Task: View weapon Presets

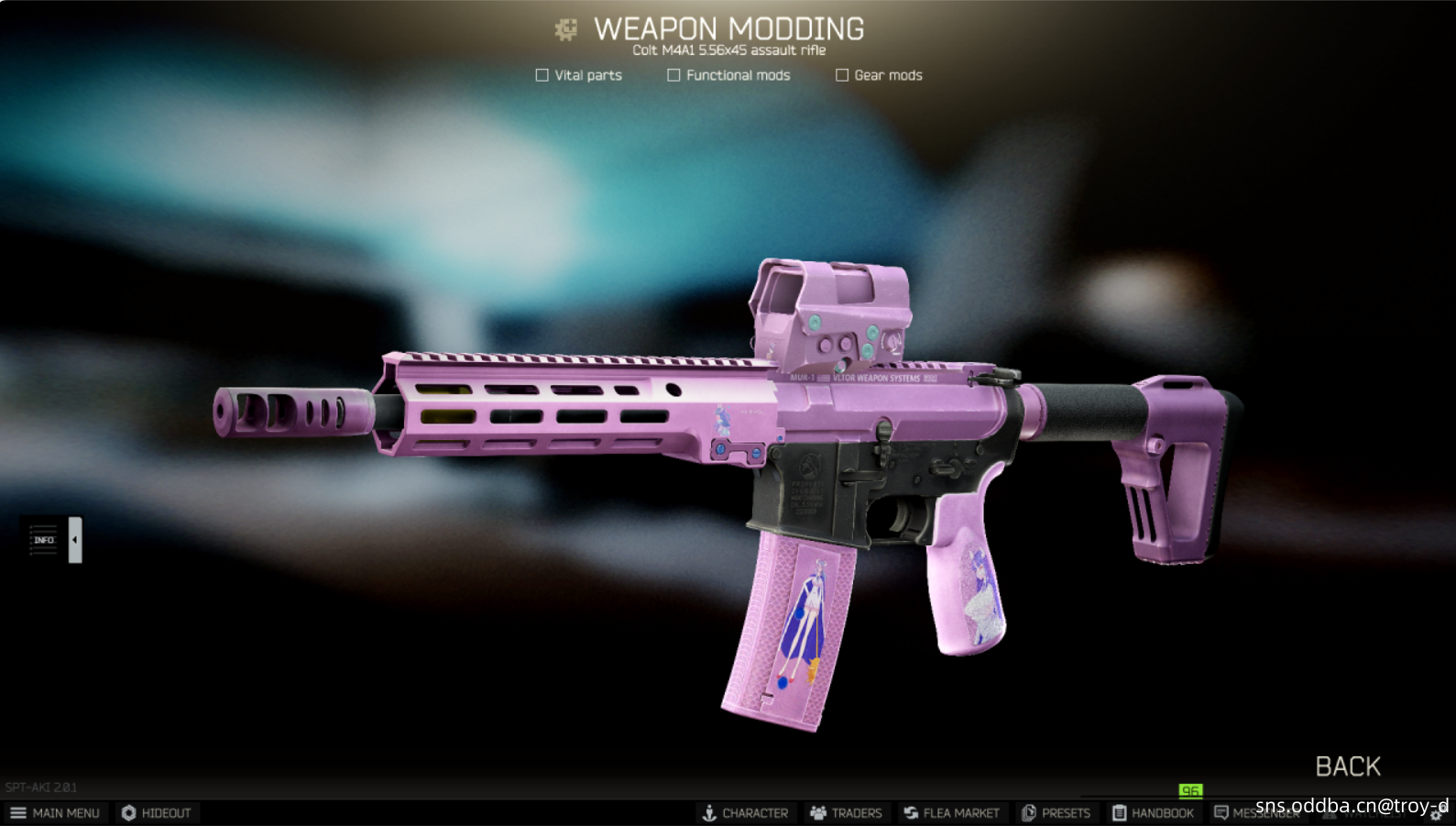Action: [x=1056, y=813]
